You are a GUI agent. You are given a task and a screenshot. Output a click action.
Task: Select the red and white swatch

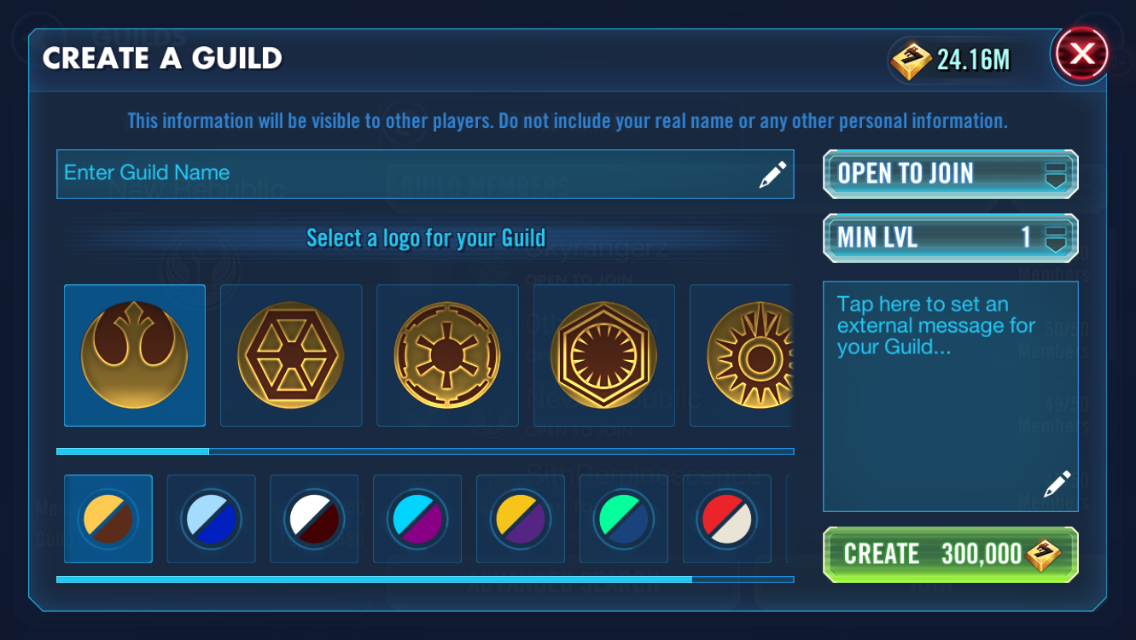(x=726, y=519)
